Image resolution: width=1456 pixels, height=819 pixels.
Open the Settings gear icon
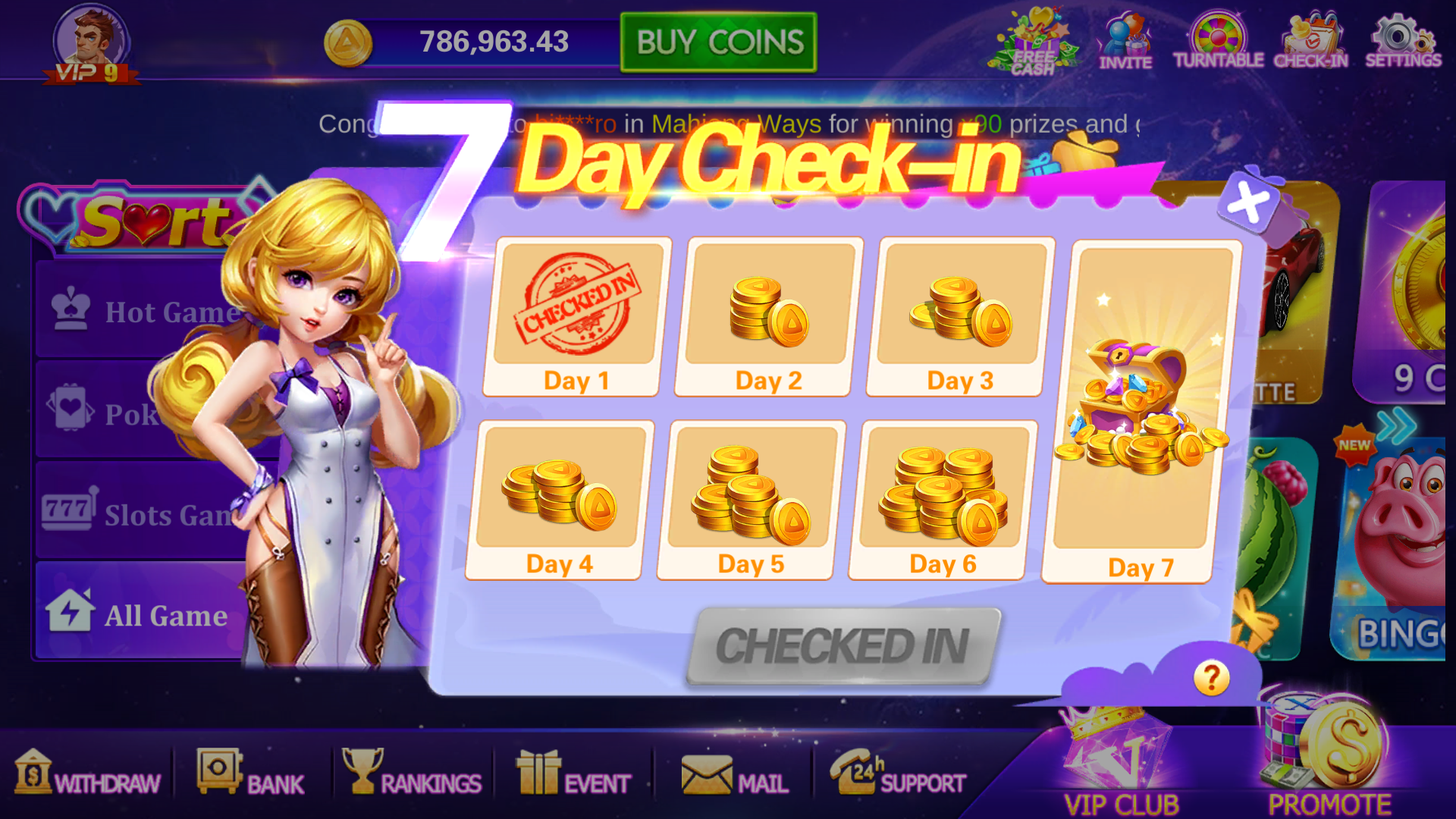pyautogui.click(x=1403, y=42)
